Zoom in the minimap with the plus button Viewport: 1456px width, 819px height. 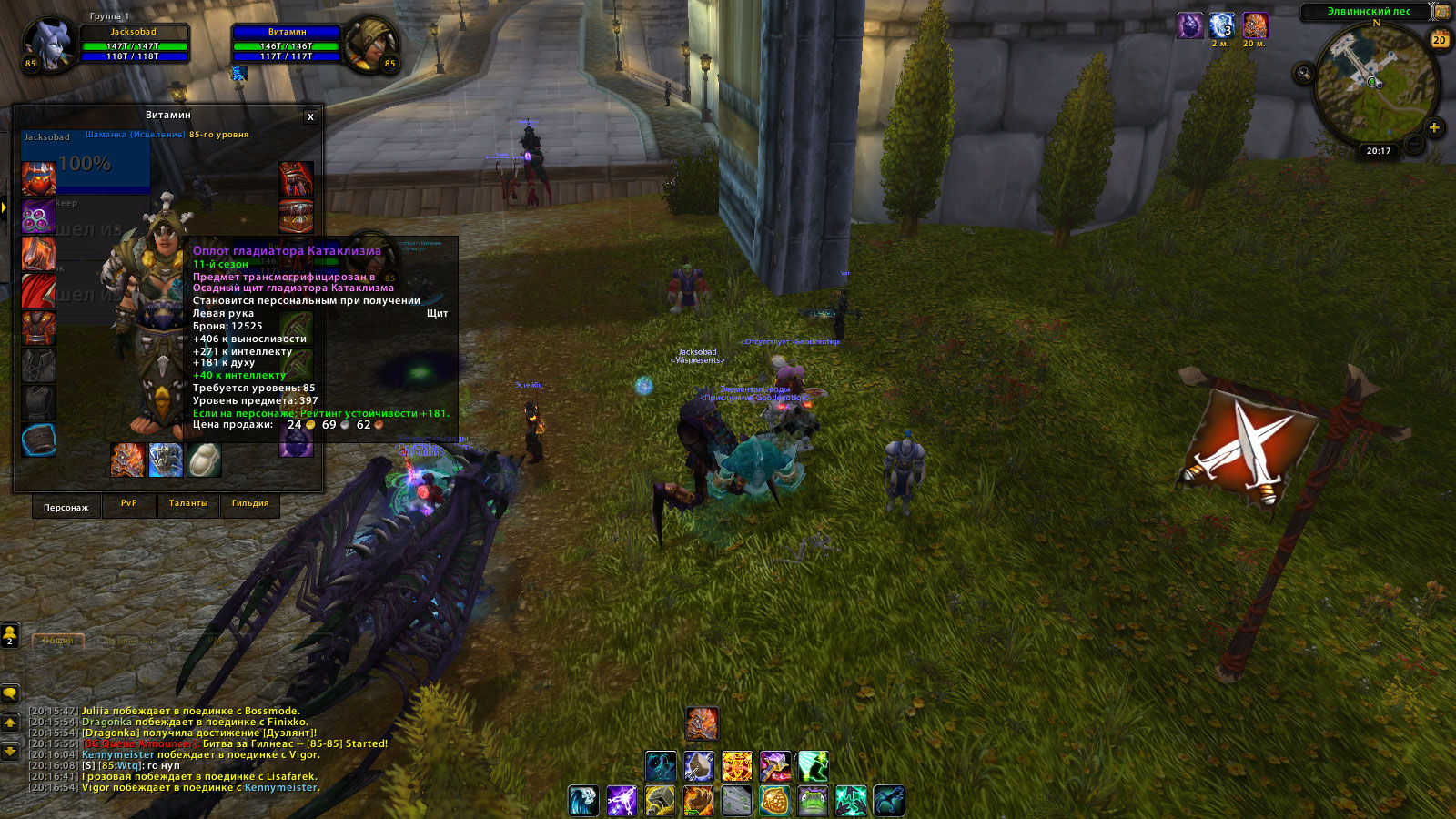click(x=1434, y=128)
